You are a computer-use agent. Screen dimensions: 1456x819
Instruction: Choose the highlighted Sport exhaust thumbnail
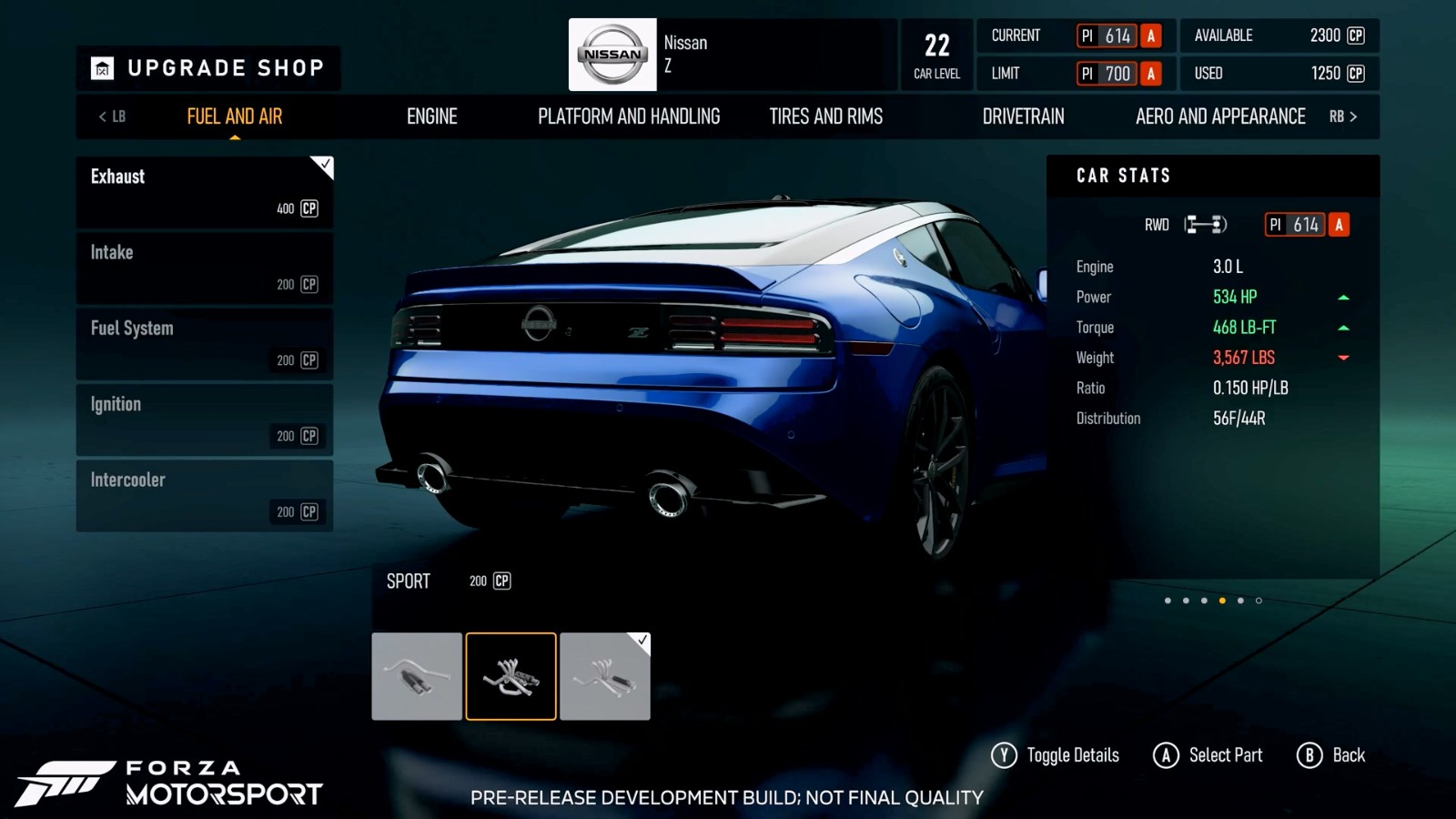coord(511,676)
